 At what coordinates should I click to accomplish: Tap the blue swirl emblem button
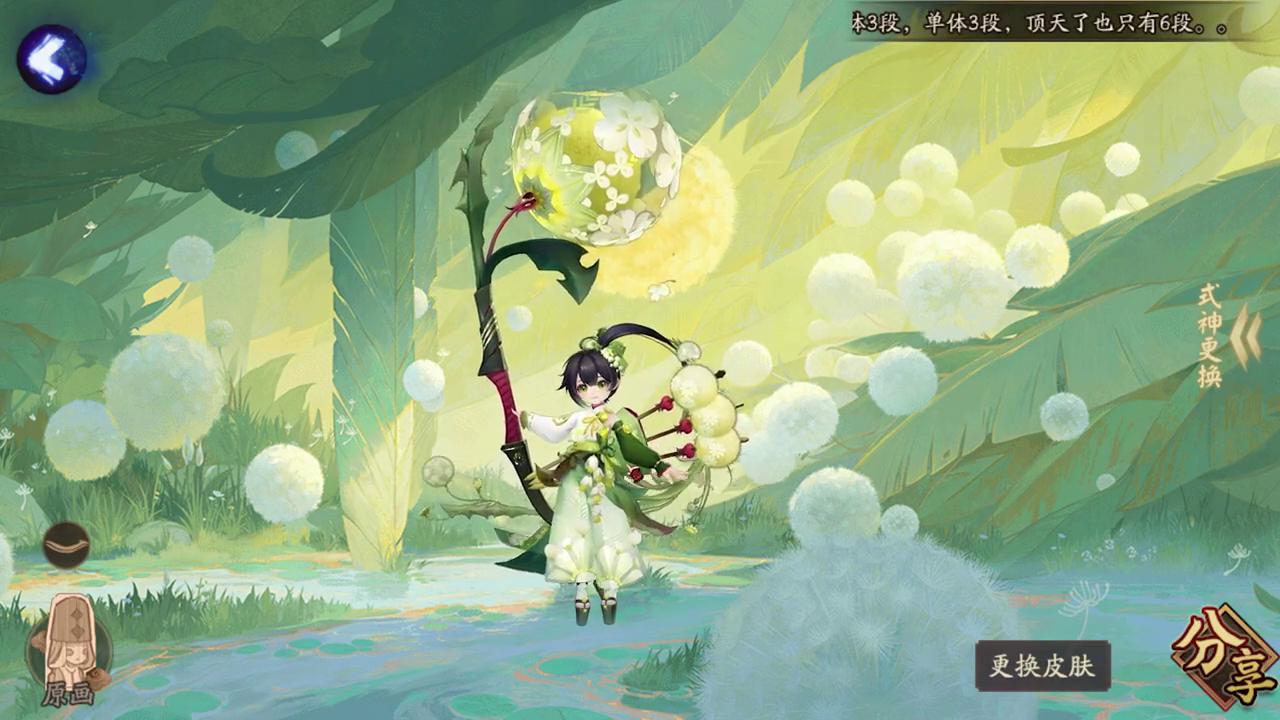coord(50,57)
